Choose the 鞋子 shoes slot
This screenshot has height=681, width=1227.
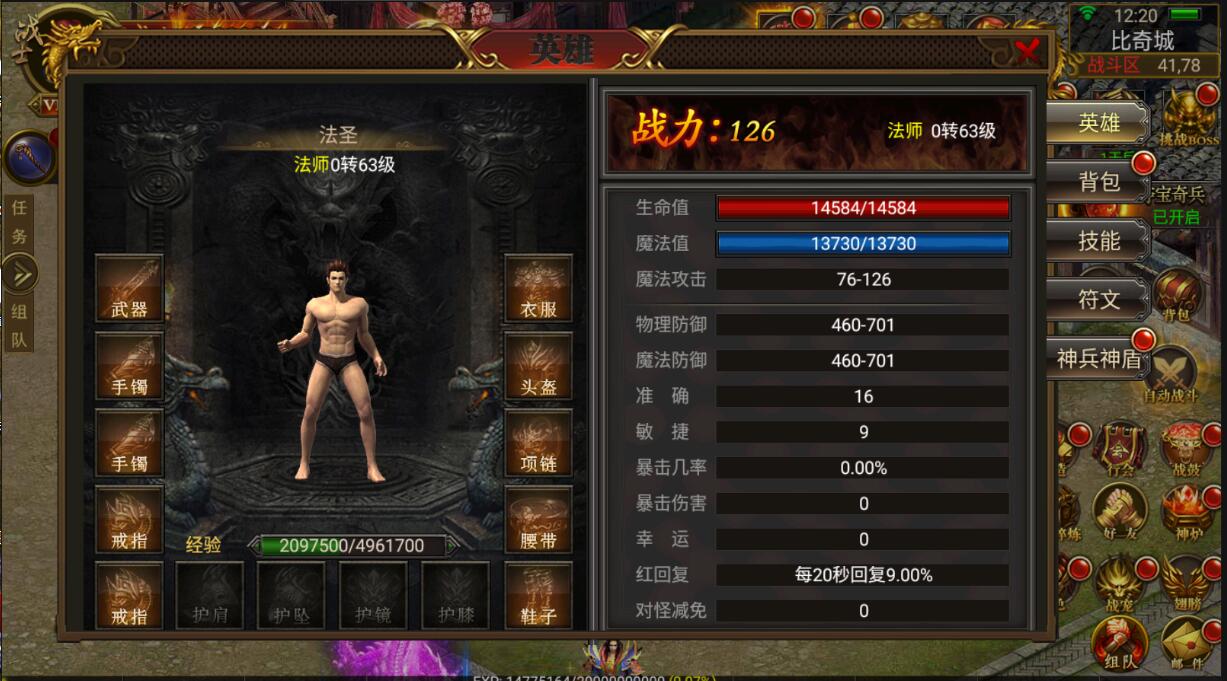coord(538,596)
